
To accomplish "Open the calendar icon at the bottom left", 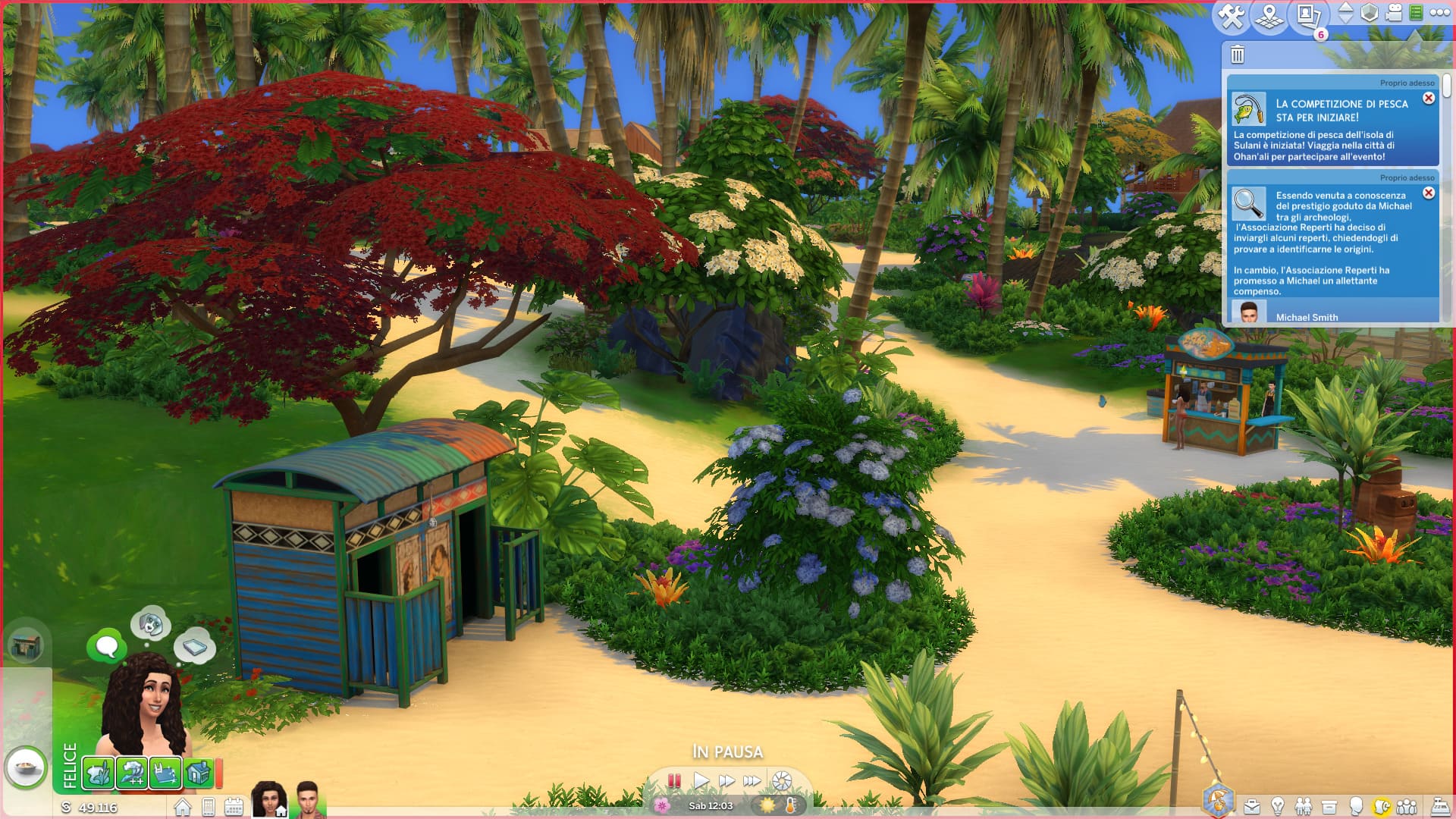I will [x=235, y=806].
